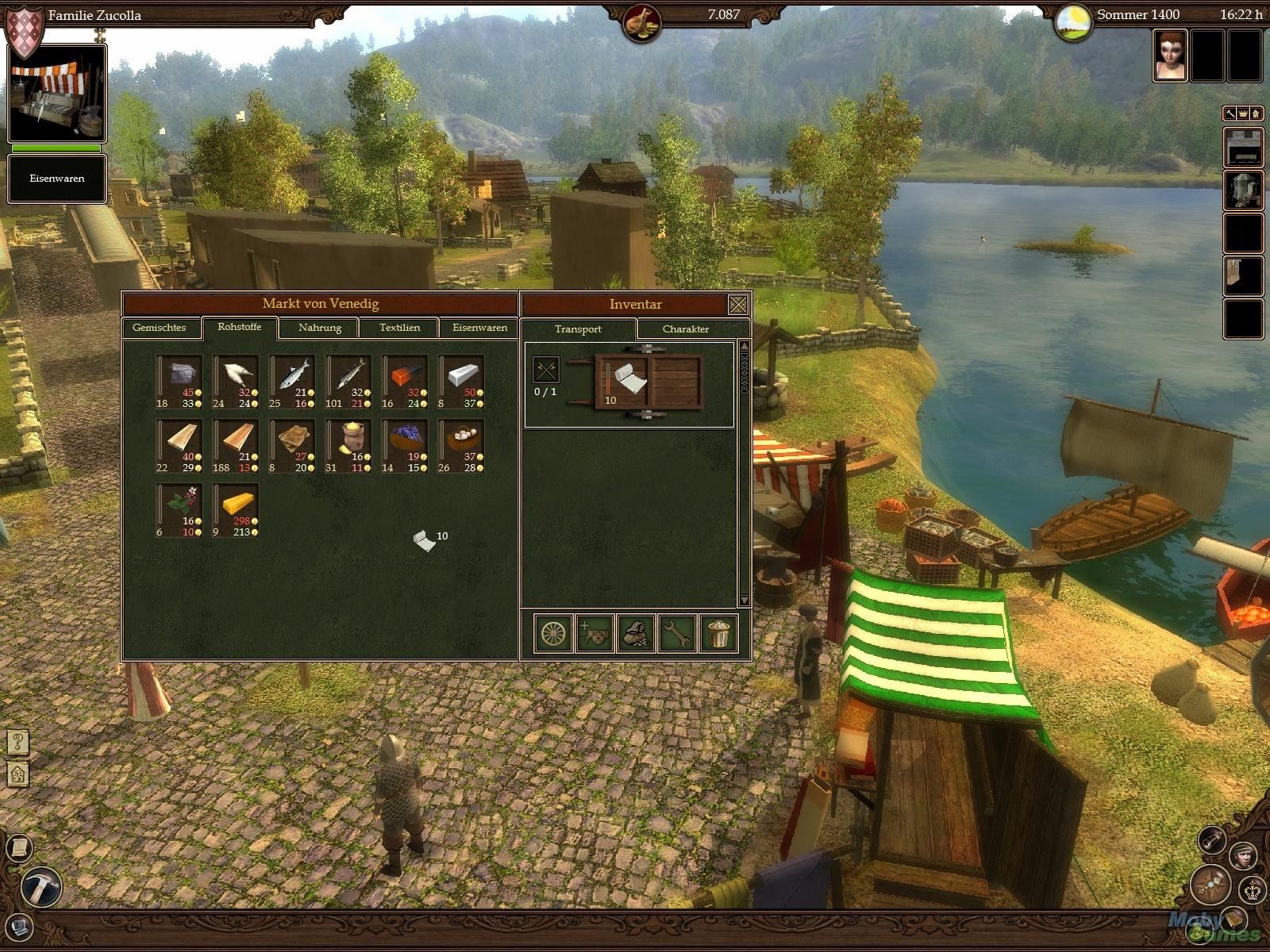
Task: Close the Inventar window
Action: point(738,304)
